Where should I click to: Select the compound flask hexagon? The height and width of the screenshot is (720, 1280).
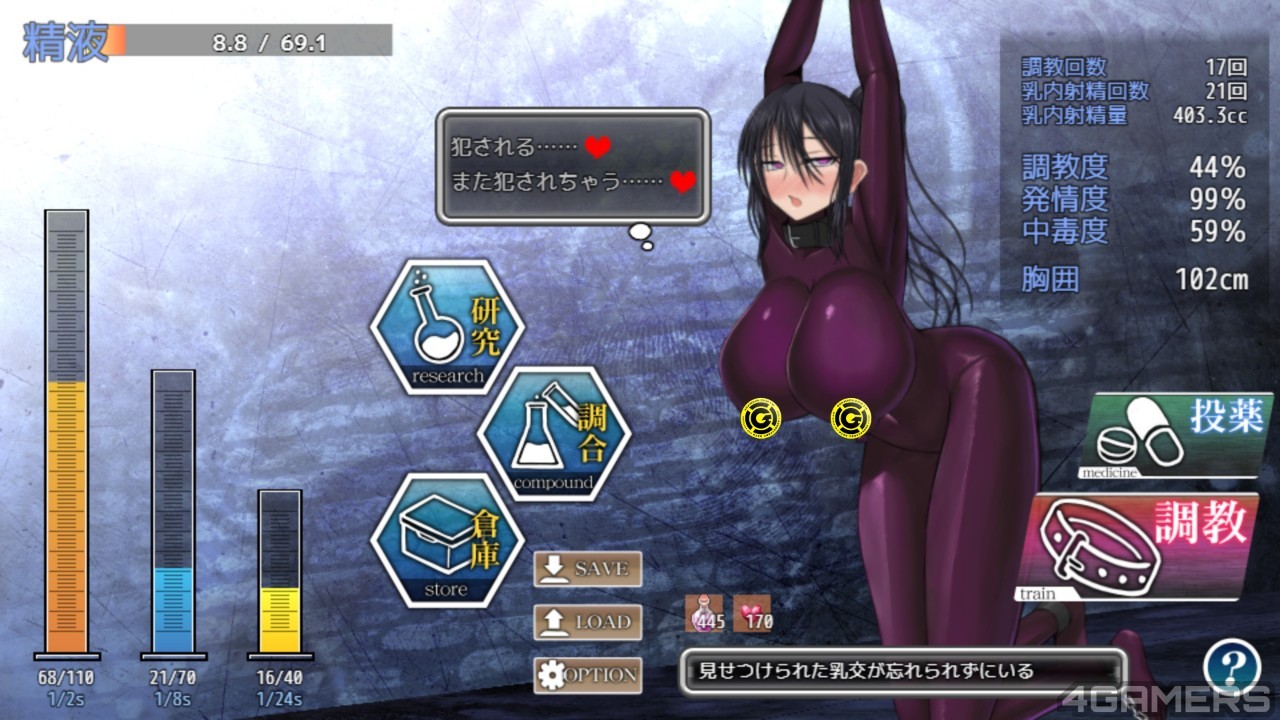pyautogui.click(x=554, y=434)
